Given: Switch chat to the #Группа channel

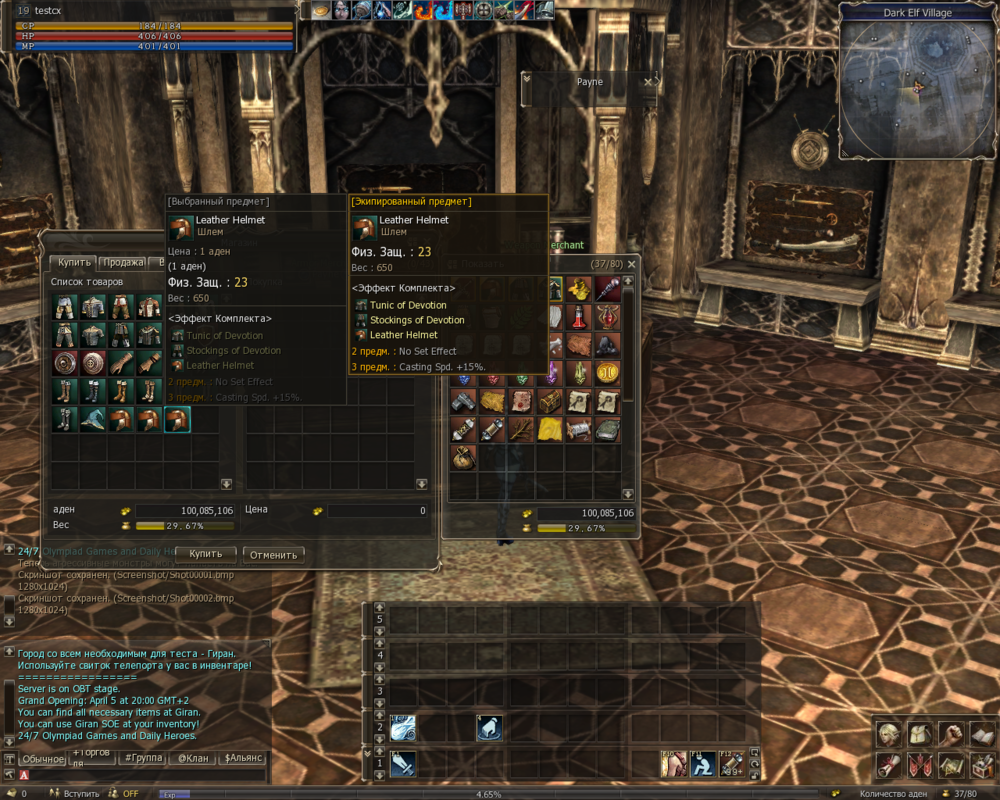Looking at the screenshot, I should (x=141, y=759).
